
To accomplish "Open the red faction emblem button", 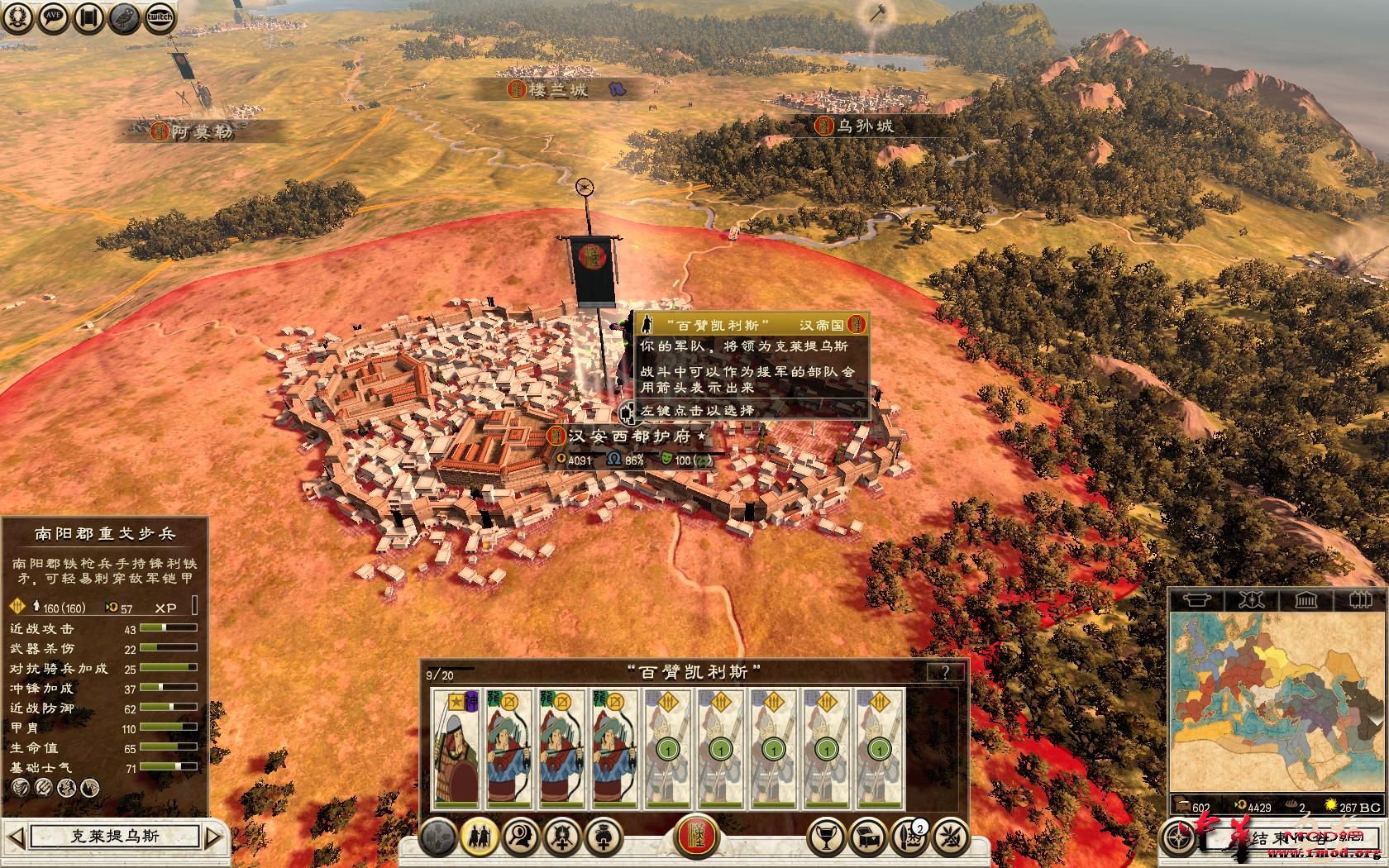I will (x=696, y=837).
